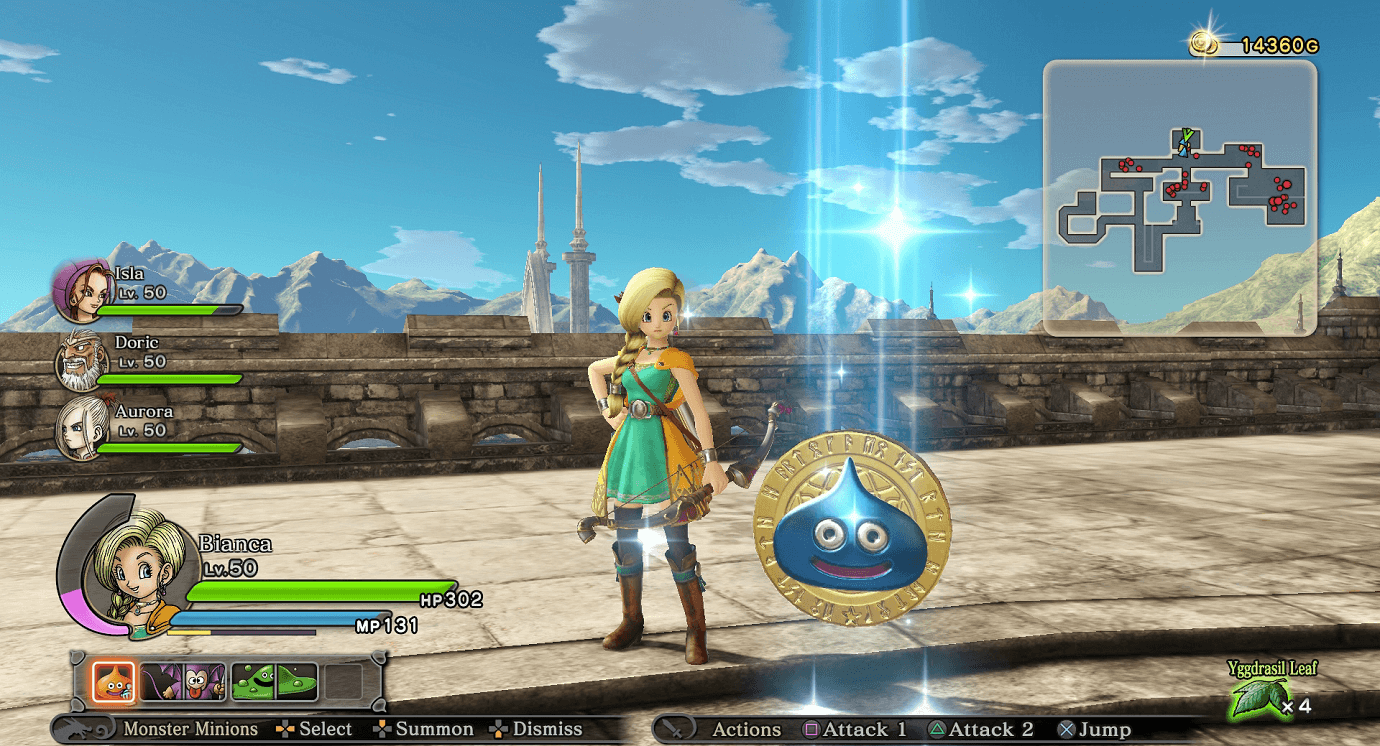Click the green Healslime minion icon
Image resolution: width=1380 pixels, height=746 pixels.
[x=296, y=681]
